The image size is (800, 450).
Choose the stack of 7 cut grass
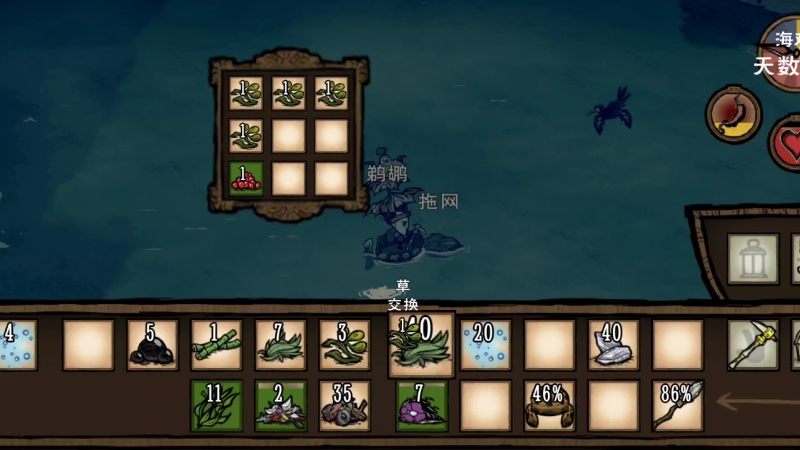tap(281, 345)
